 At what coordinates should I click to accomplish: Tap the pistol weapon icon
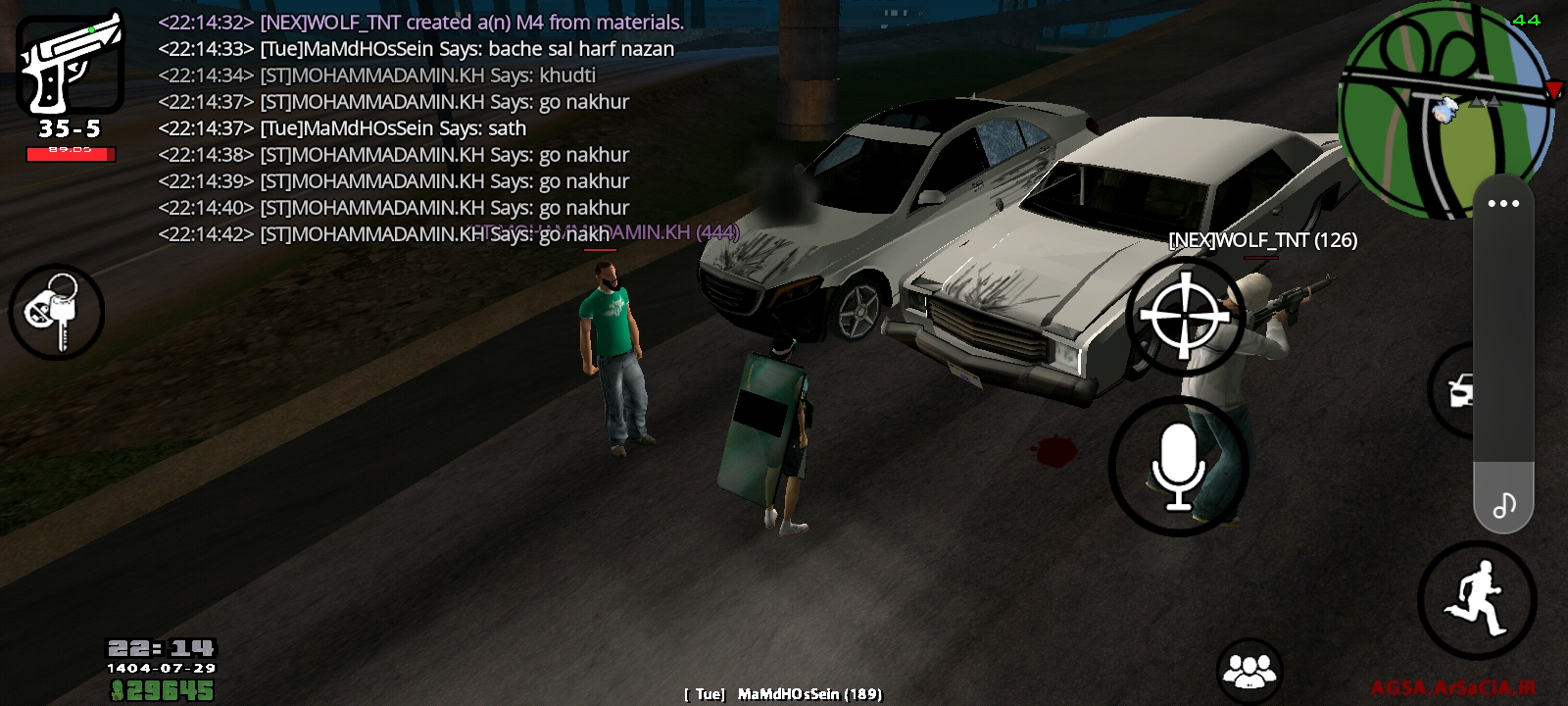tap(70, 64)
